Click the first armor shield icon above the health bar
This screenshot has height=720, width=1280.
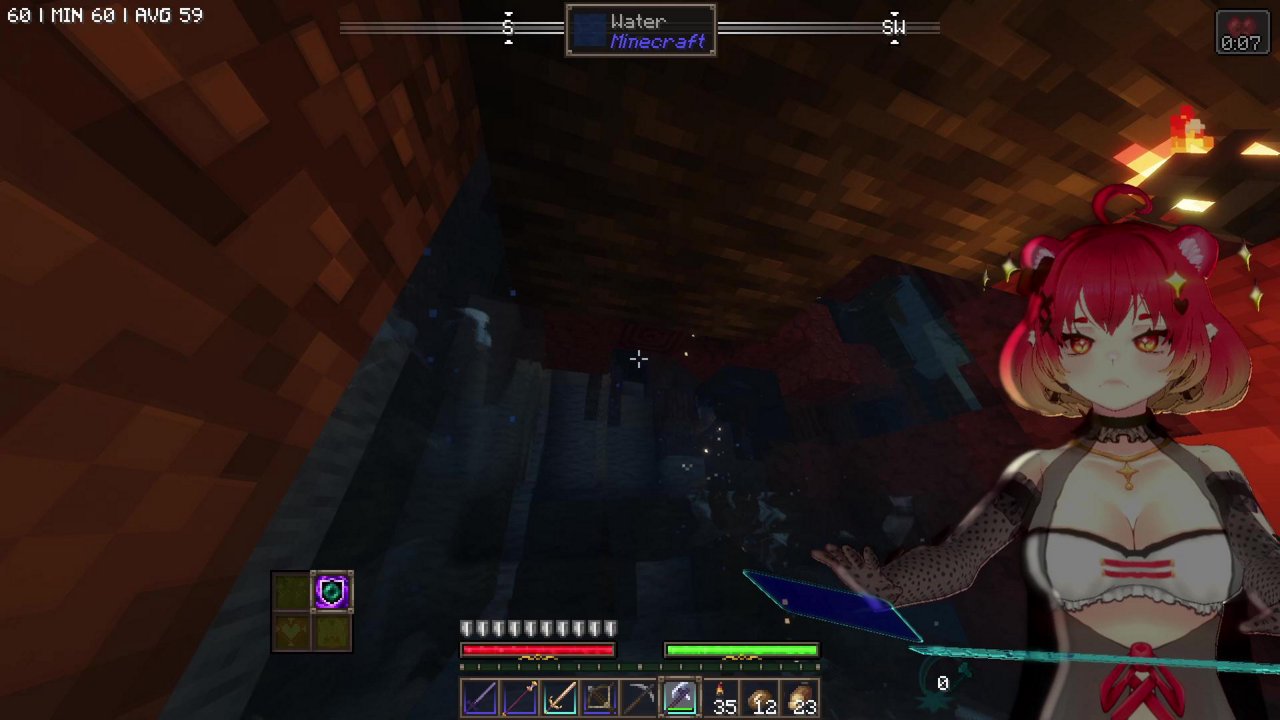point(464,628)
